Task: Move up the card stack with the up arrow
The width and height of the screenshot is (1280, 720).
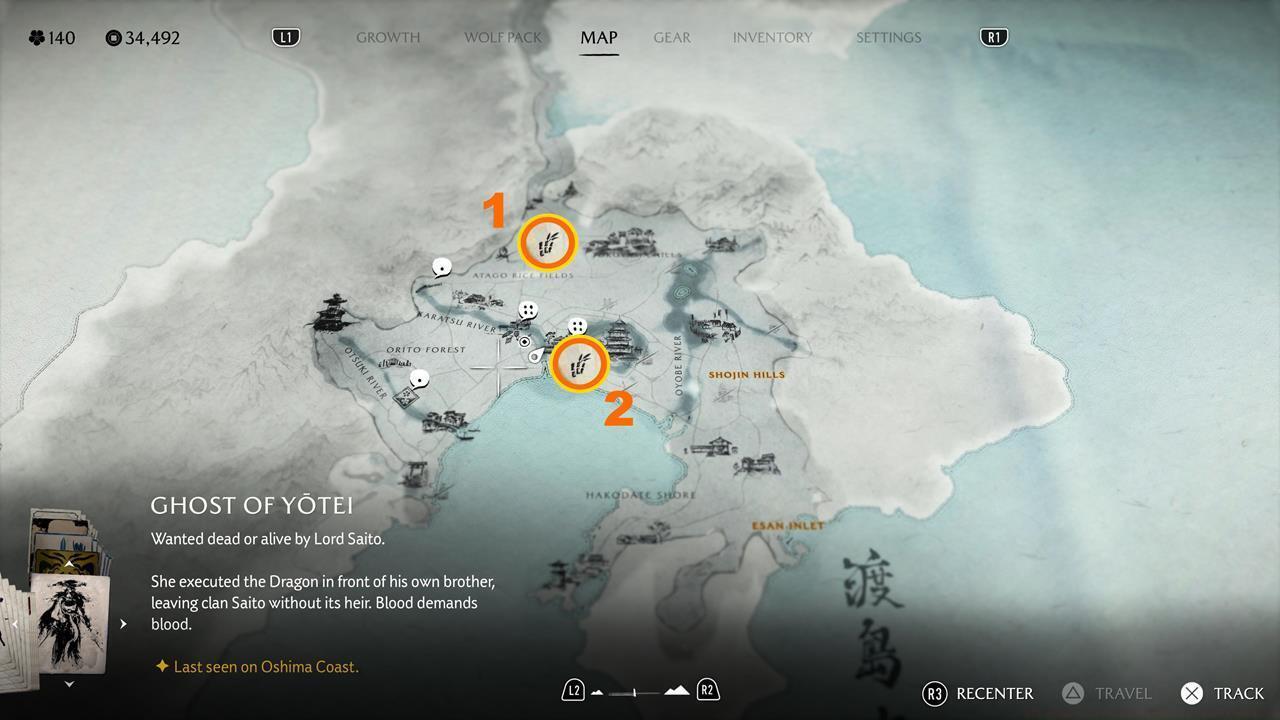Action: coord(69,564)
